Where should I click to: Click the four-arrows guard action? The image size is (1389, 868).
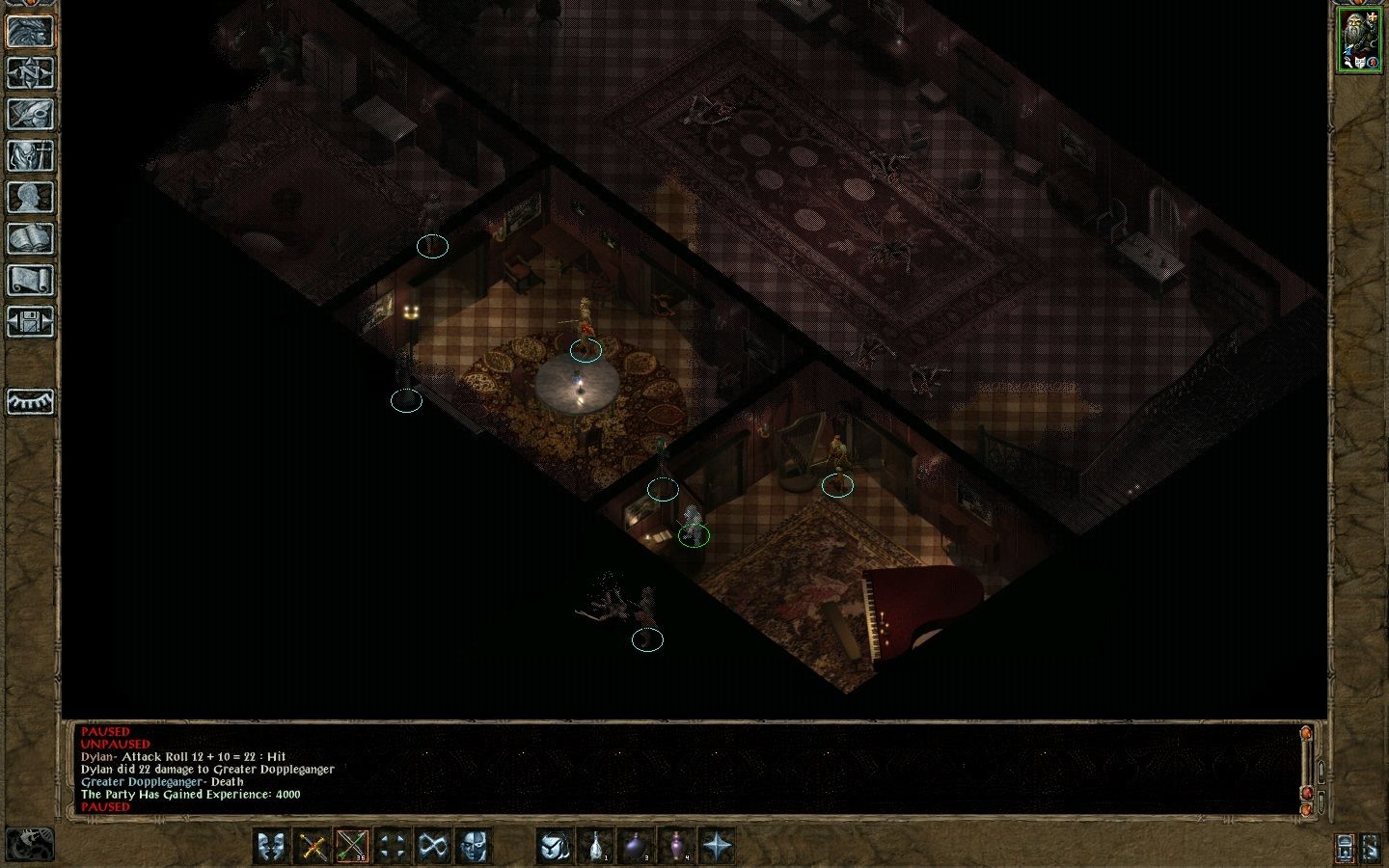(392, 846)
